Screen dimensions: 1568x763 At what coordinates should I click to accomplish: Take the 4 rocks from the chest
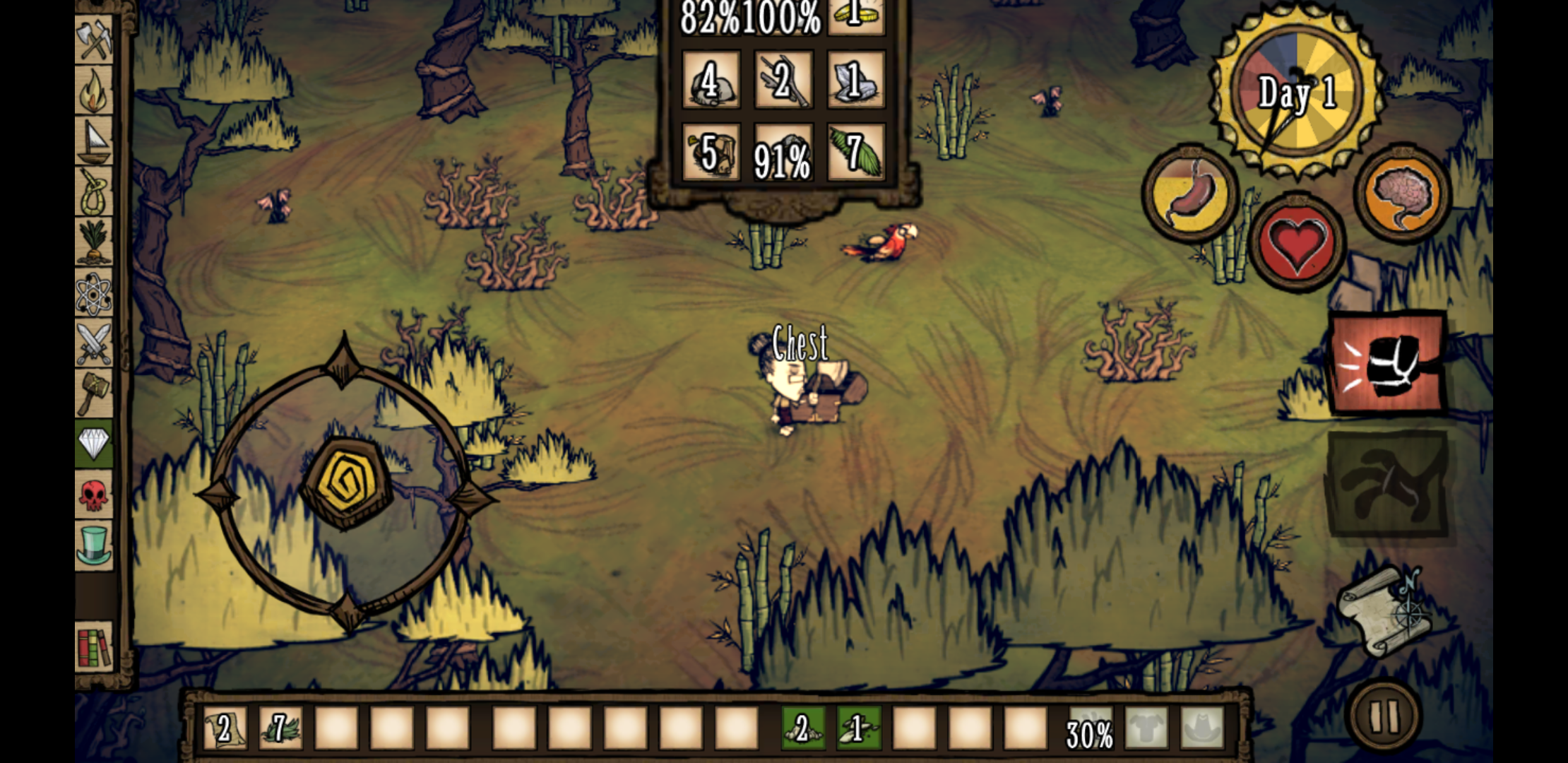(711, 81)
